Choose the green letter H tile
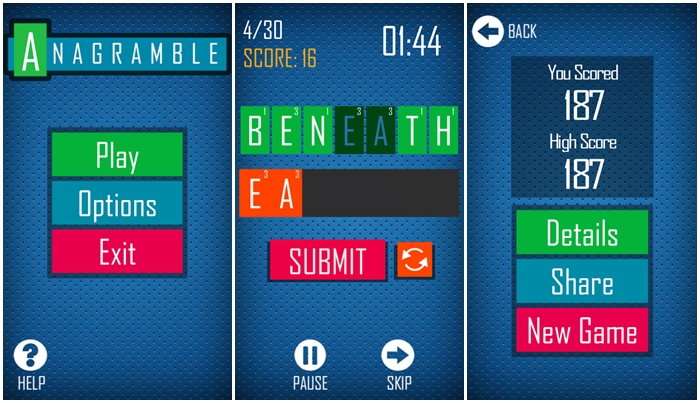Image resolution: width=700 pixels, height=403 pixels. click(442, 130)
